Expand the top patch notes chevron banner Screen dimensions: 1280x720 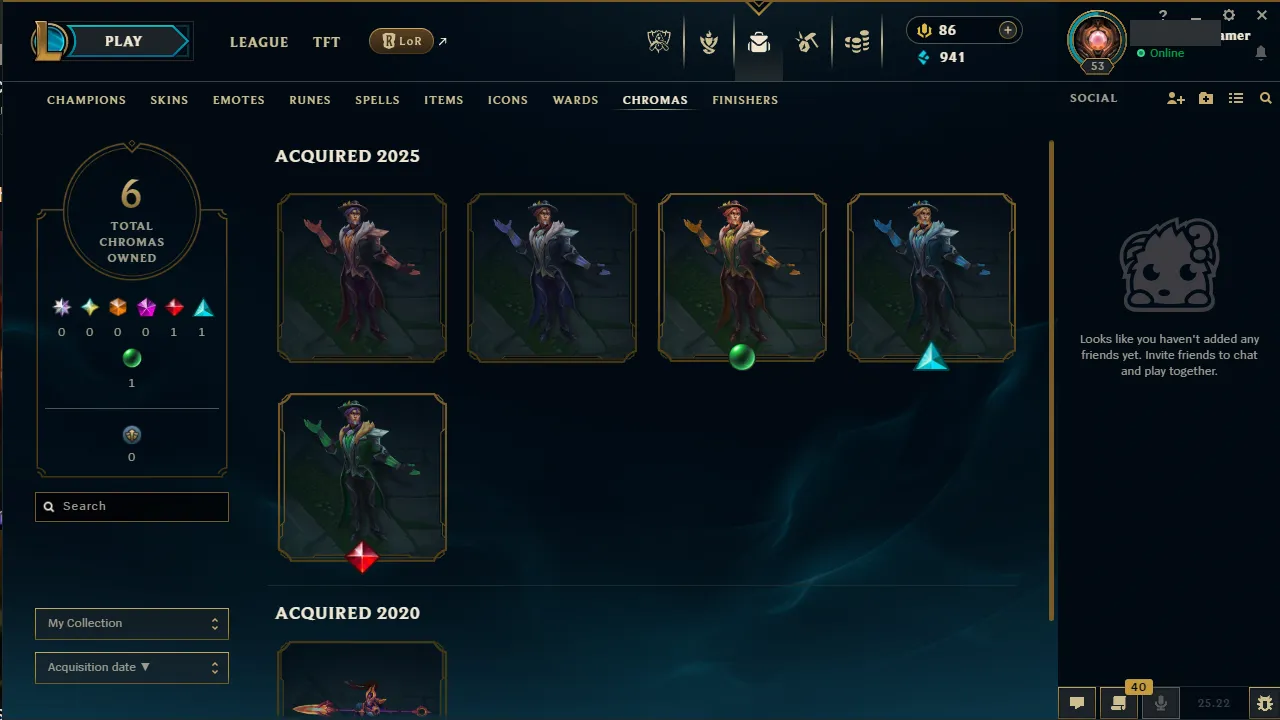click(758, 8)
